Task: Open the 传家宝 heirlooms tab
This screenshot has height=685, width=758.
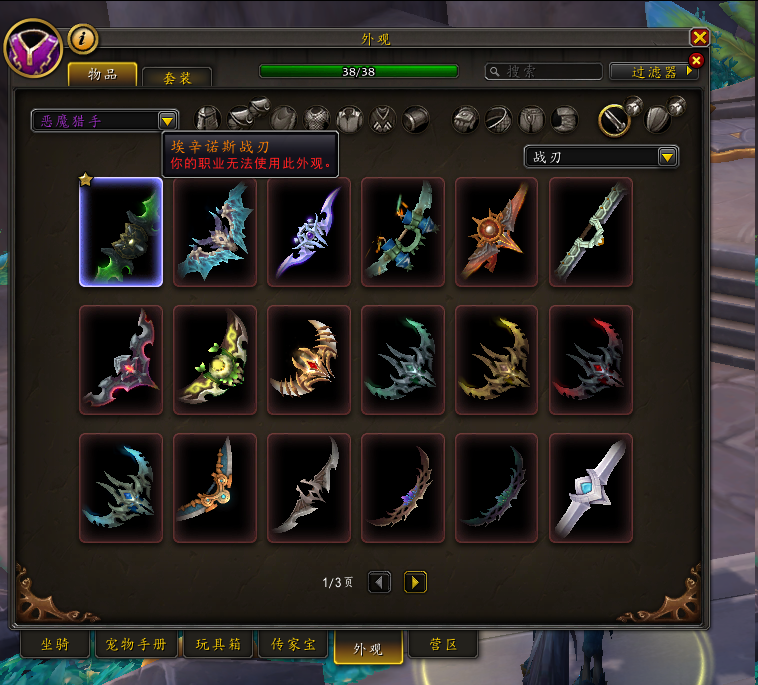Action: (x=294, y=645)
